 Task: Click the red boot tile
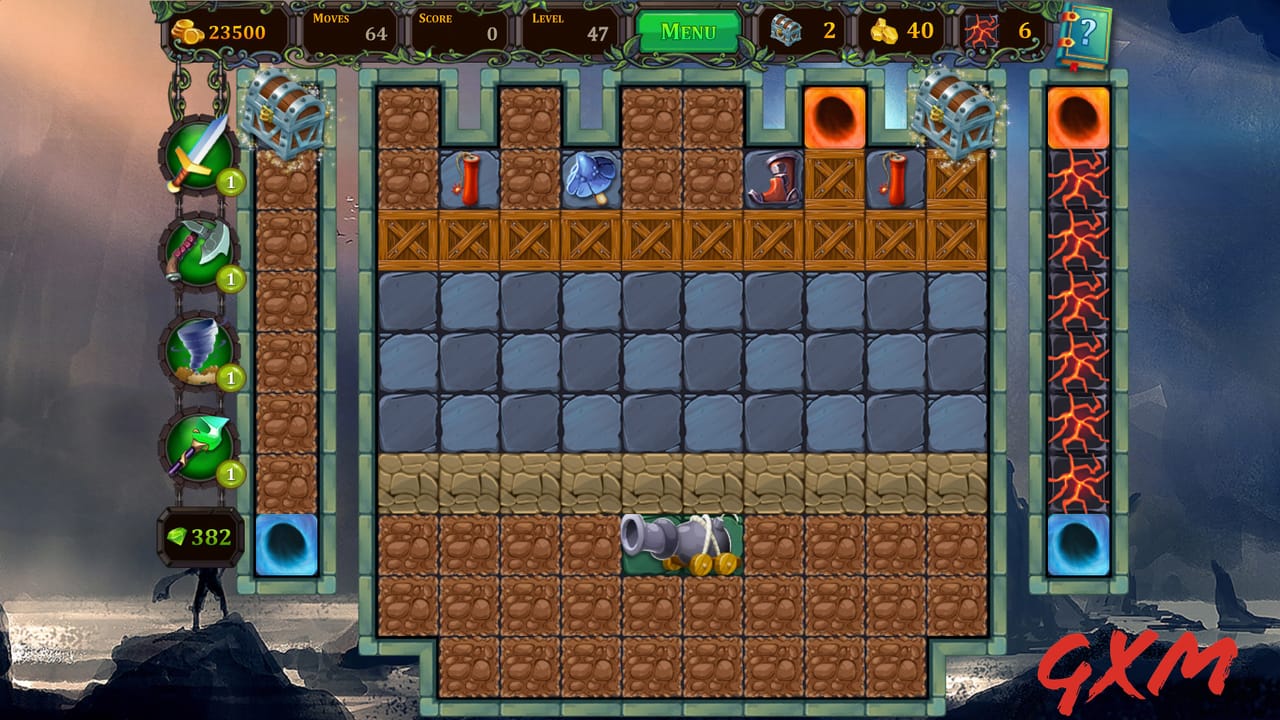772,178
